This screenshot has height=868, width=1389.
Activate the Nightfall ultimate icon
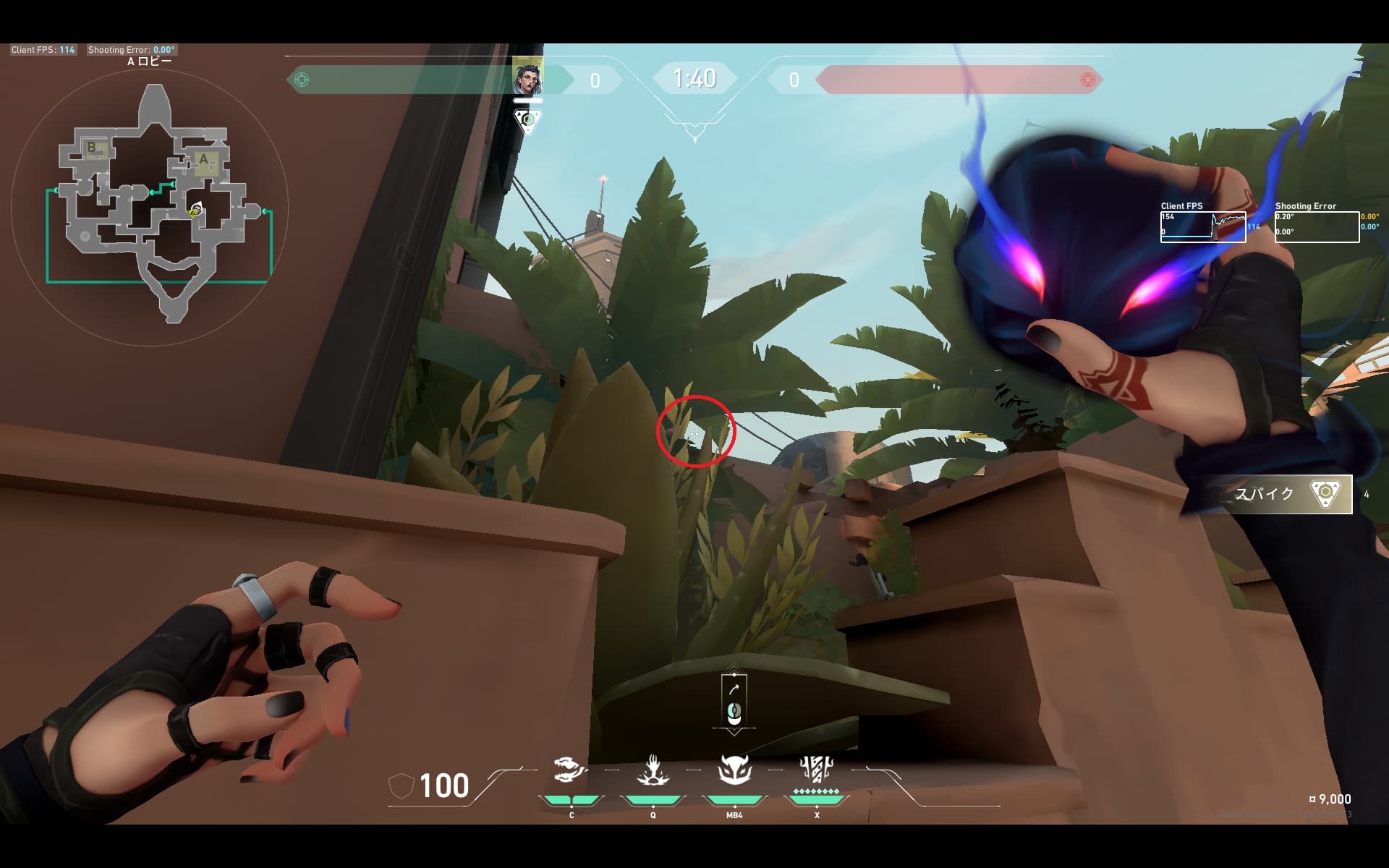(x=816, y=771)
